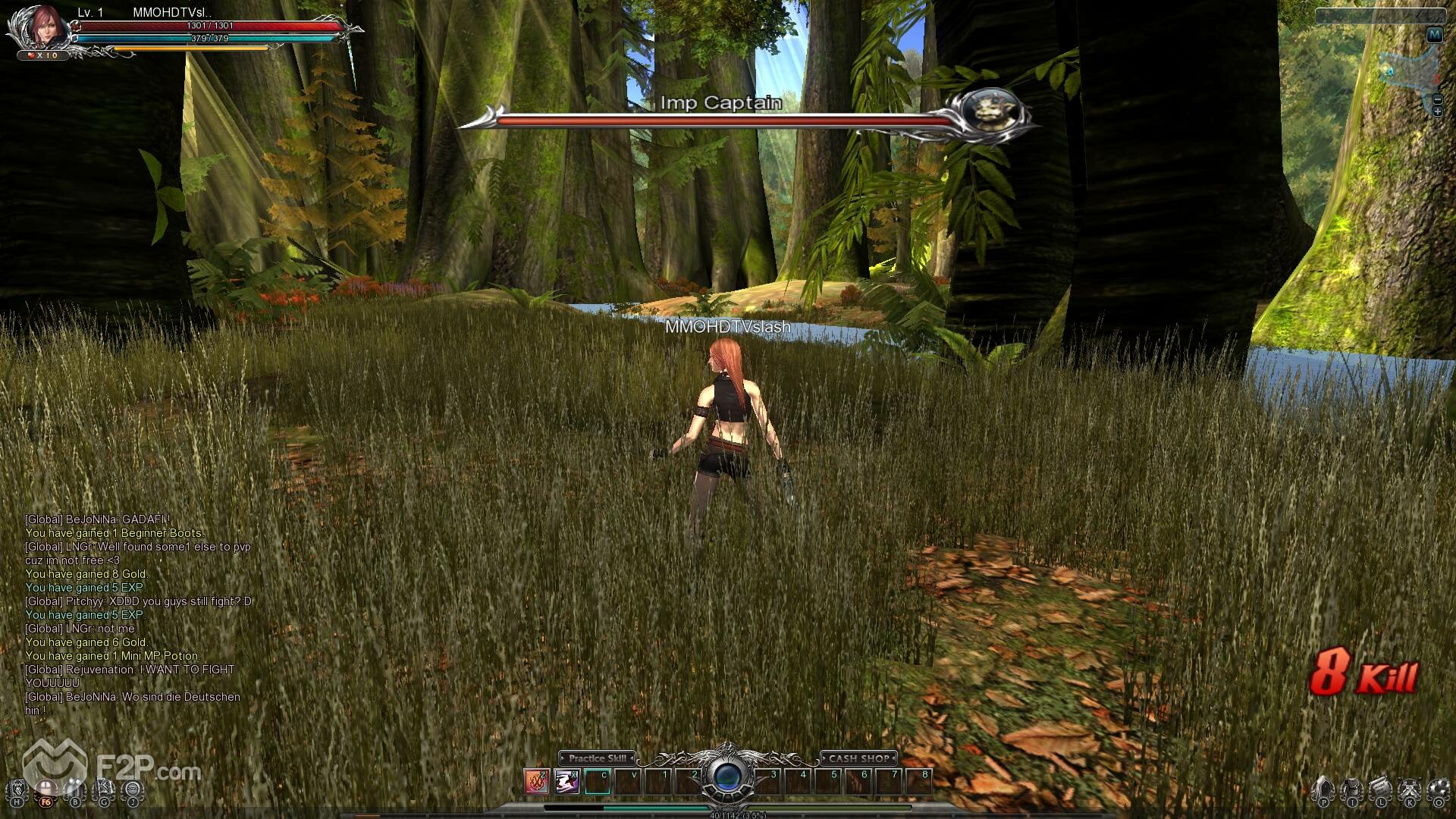Zoom out the minimap with minus button
The image size is (1456, 819).
tap(1438, 100)
